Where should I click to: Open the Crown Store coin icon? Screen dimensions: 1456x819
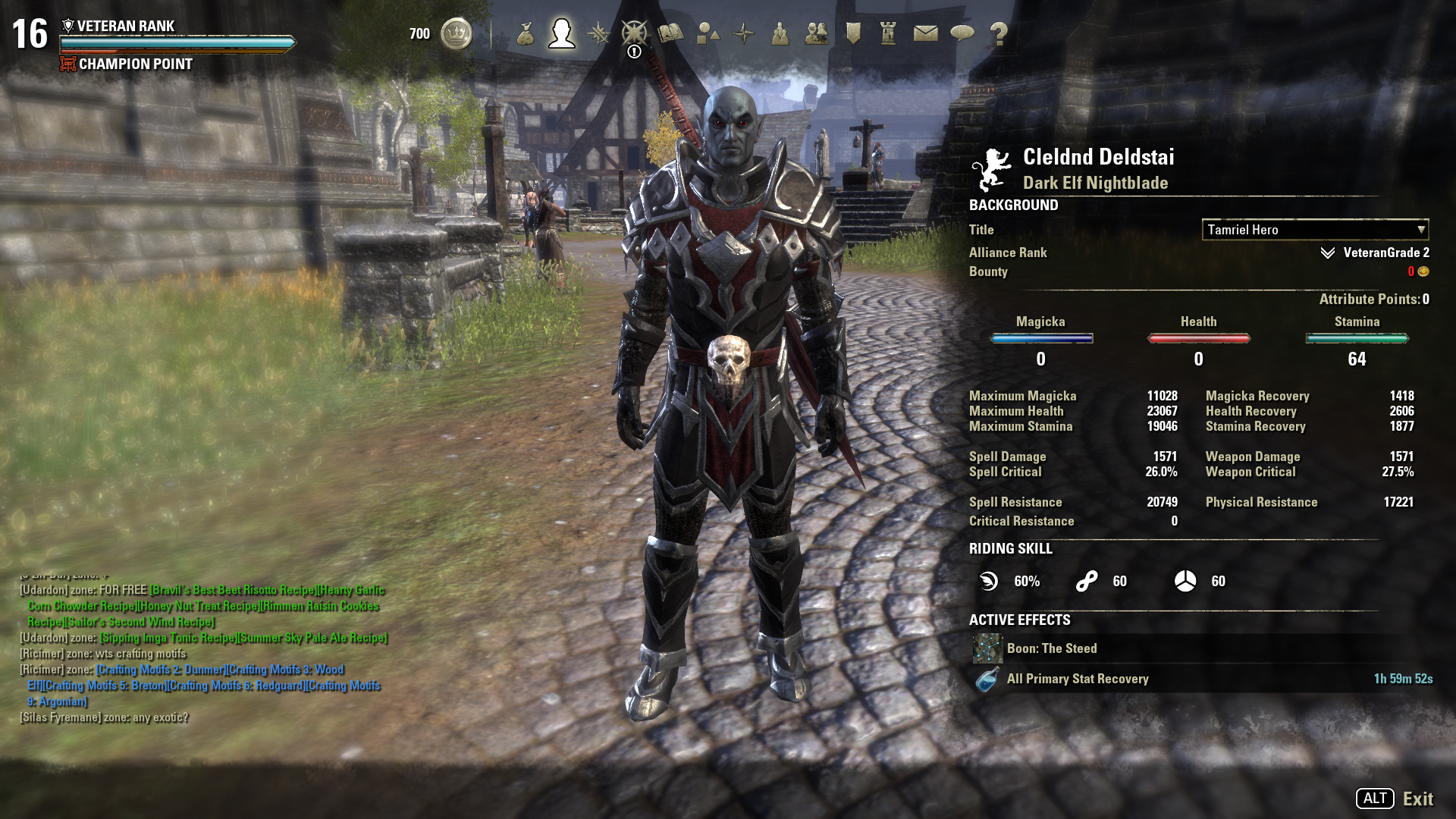point(456,33)
